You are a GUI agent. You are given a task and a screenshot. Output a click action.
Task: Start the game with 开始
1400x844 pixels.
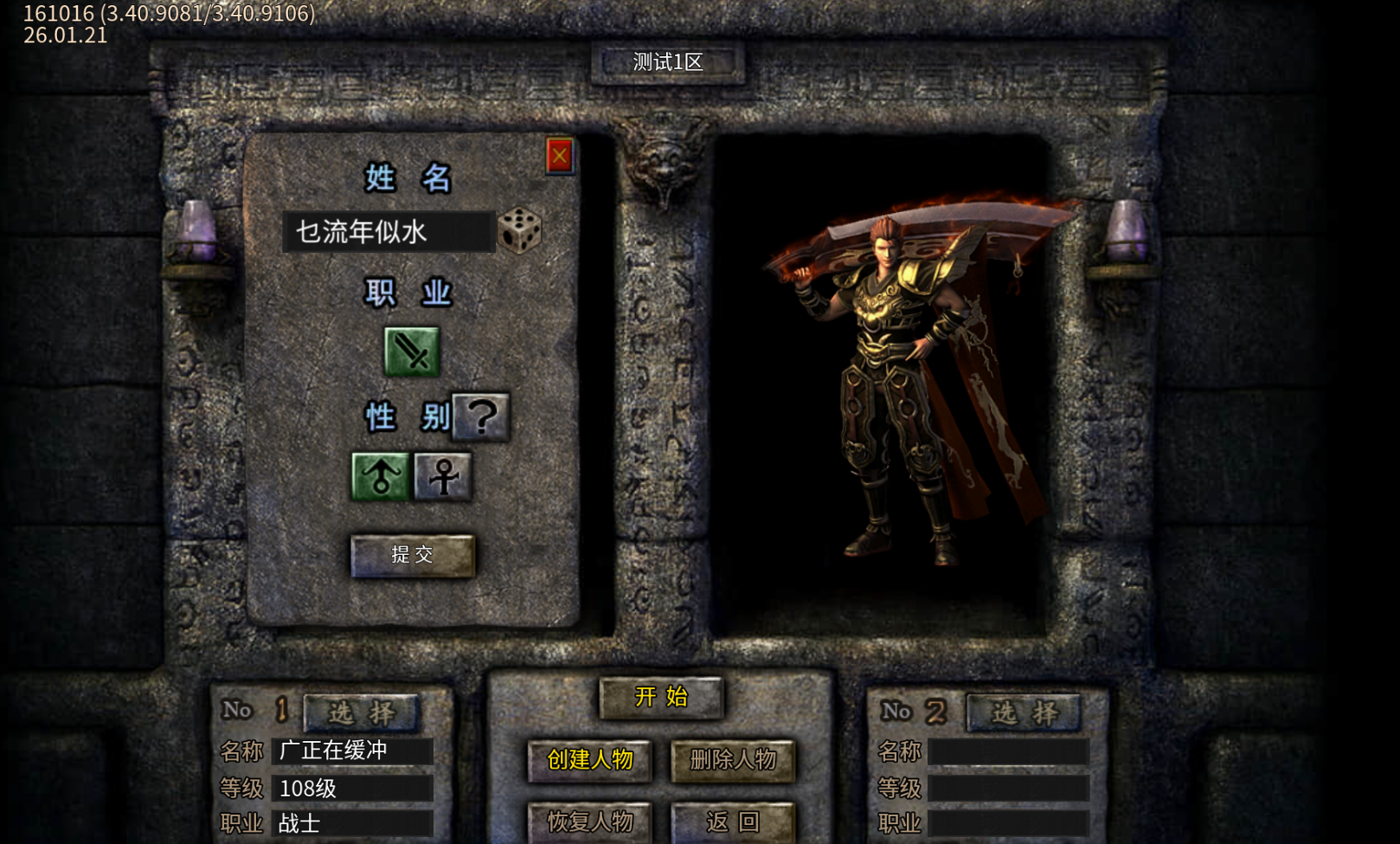[x=661, y=697]
